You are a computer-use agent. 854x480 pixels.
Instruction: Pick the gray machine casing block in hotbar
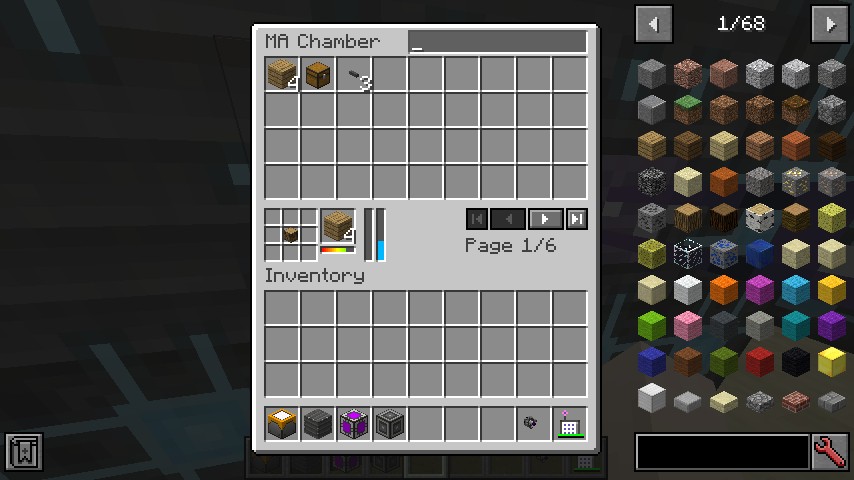(x=389, y=424)
